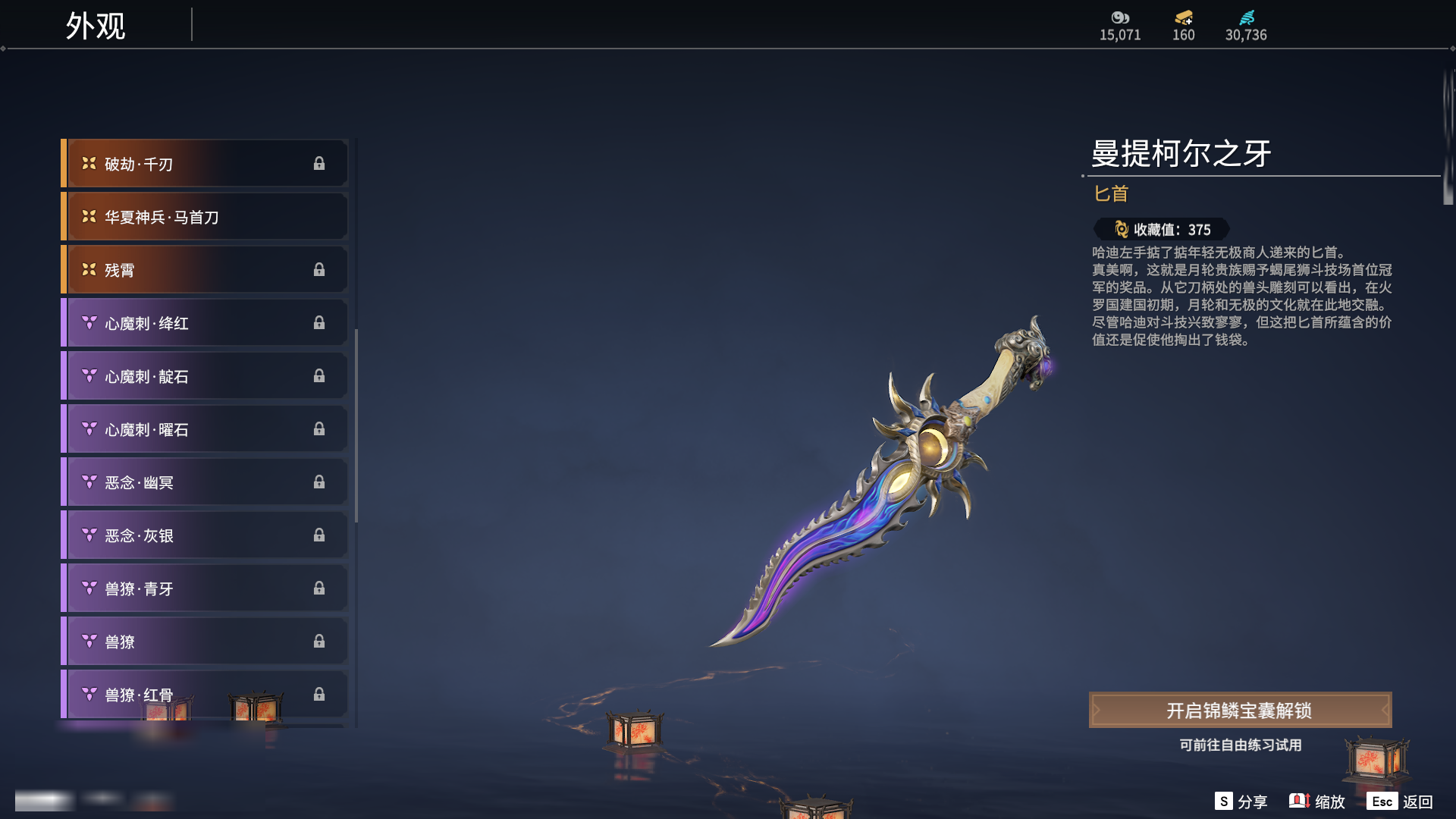Select the 心魔刺·靛石 appearance
This screenshot has width=1456, height=819.
[x=206, y=376]
